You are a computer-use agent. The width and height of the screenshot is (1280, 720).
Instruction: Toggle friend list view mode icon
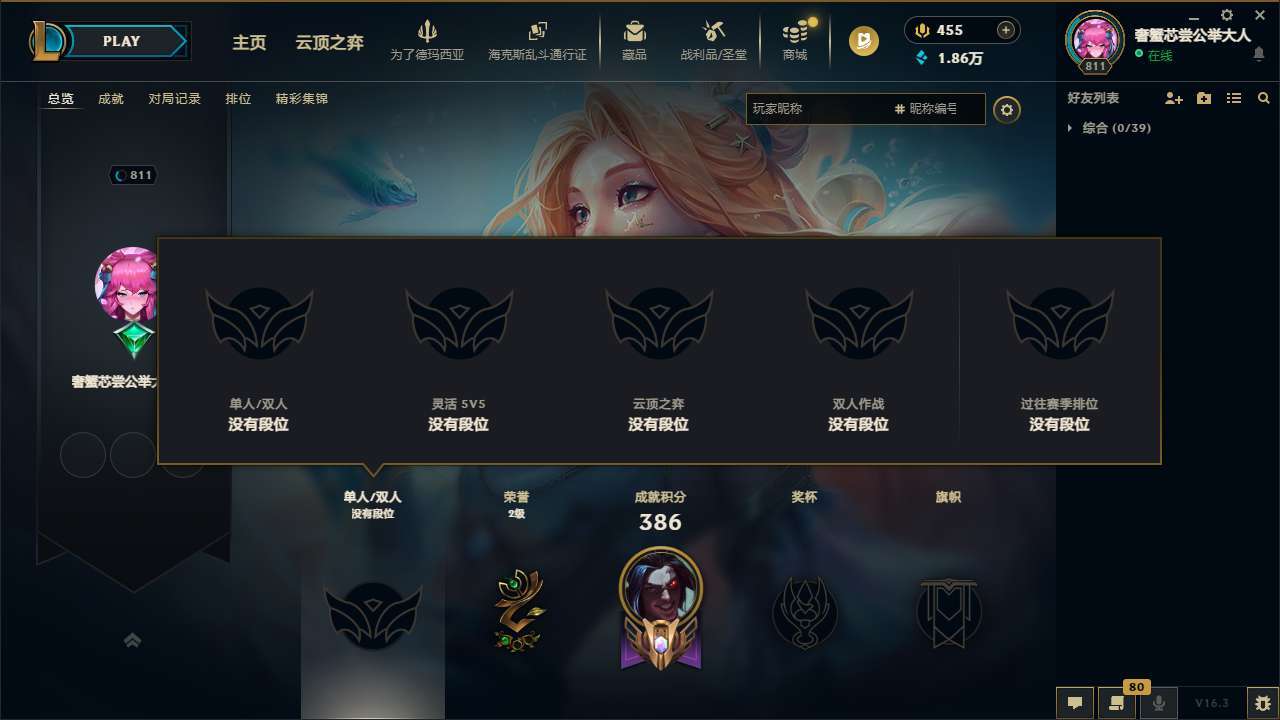1233,98
